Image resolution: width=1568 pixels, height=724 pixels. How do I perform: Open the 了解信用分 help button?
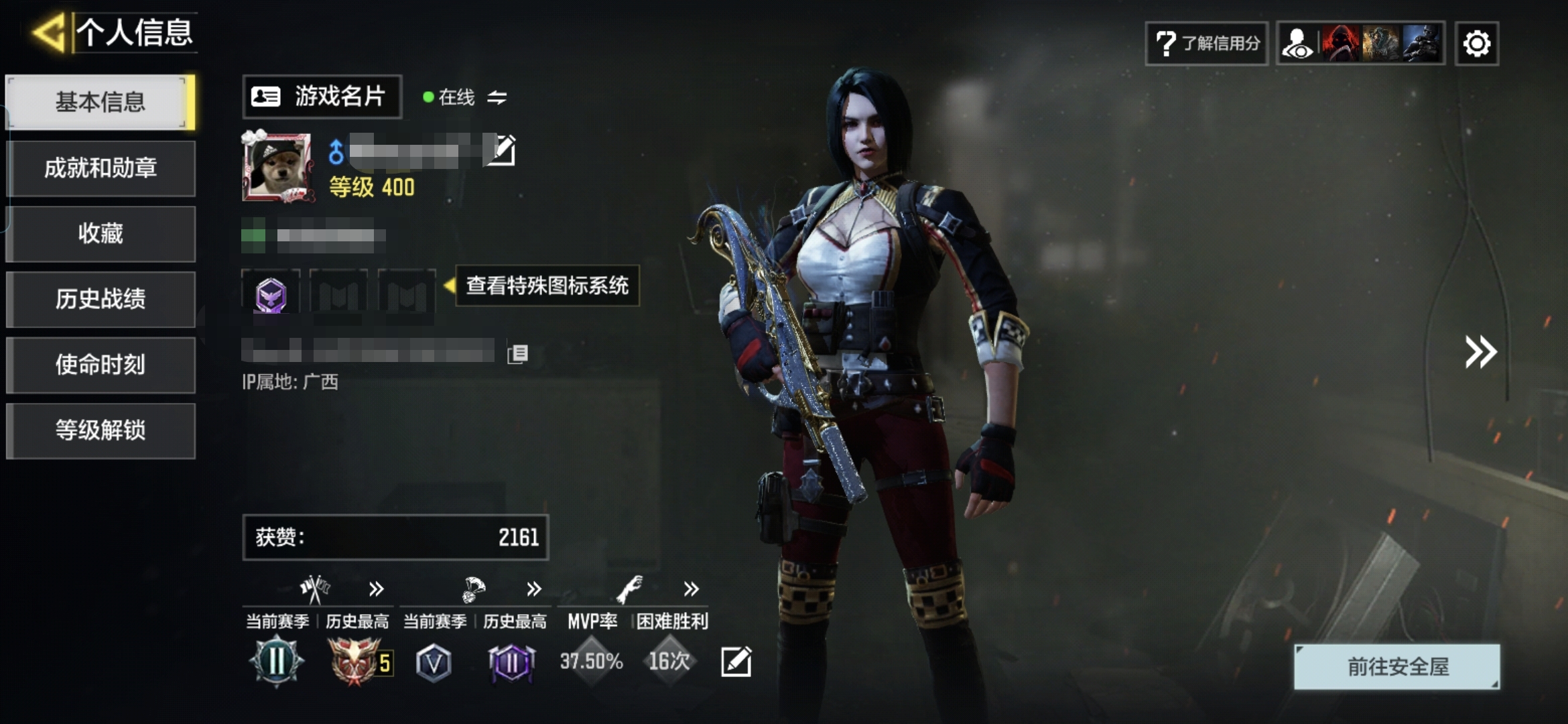(1206, 44)
